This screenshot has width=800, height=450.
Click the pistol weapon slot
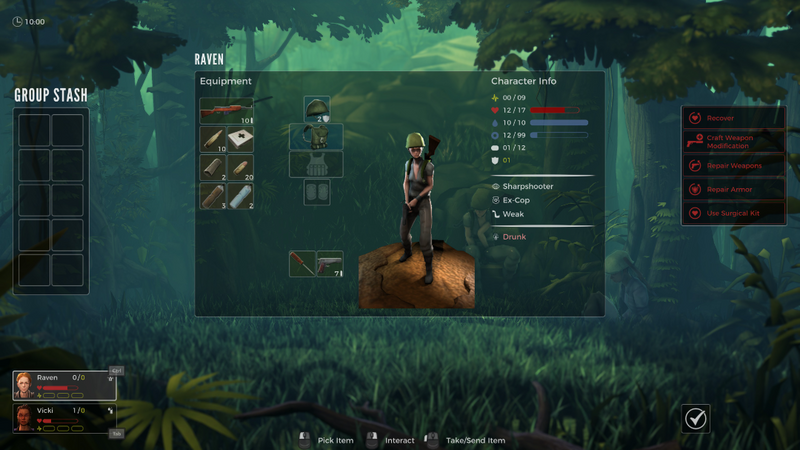click(330, 264)
